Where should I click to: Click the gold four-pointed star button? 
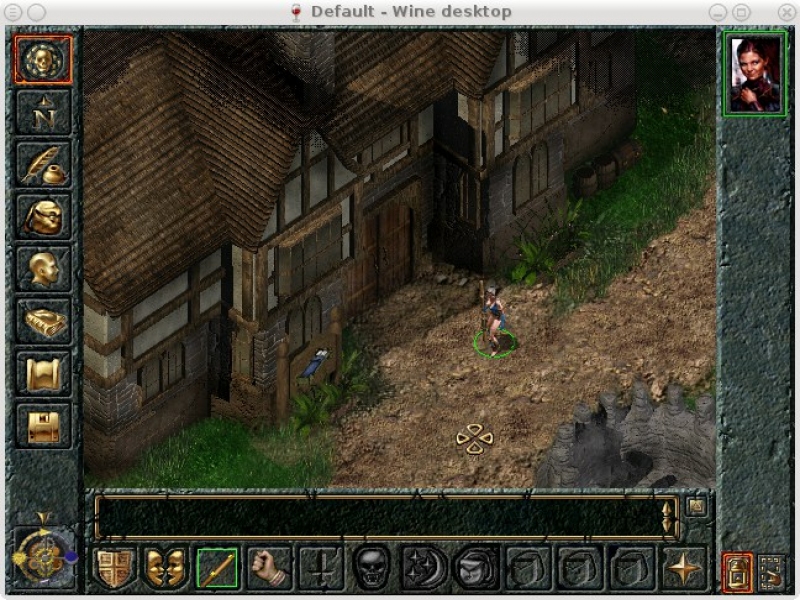[x=684, y=568]
